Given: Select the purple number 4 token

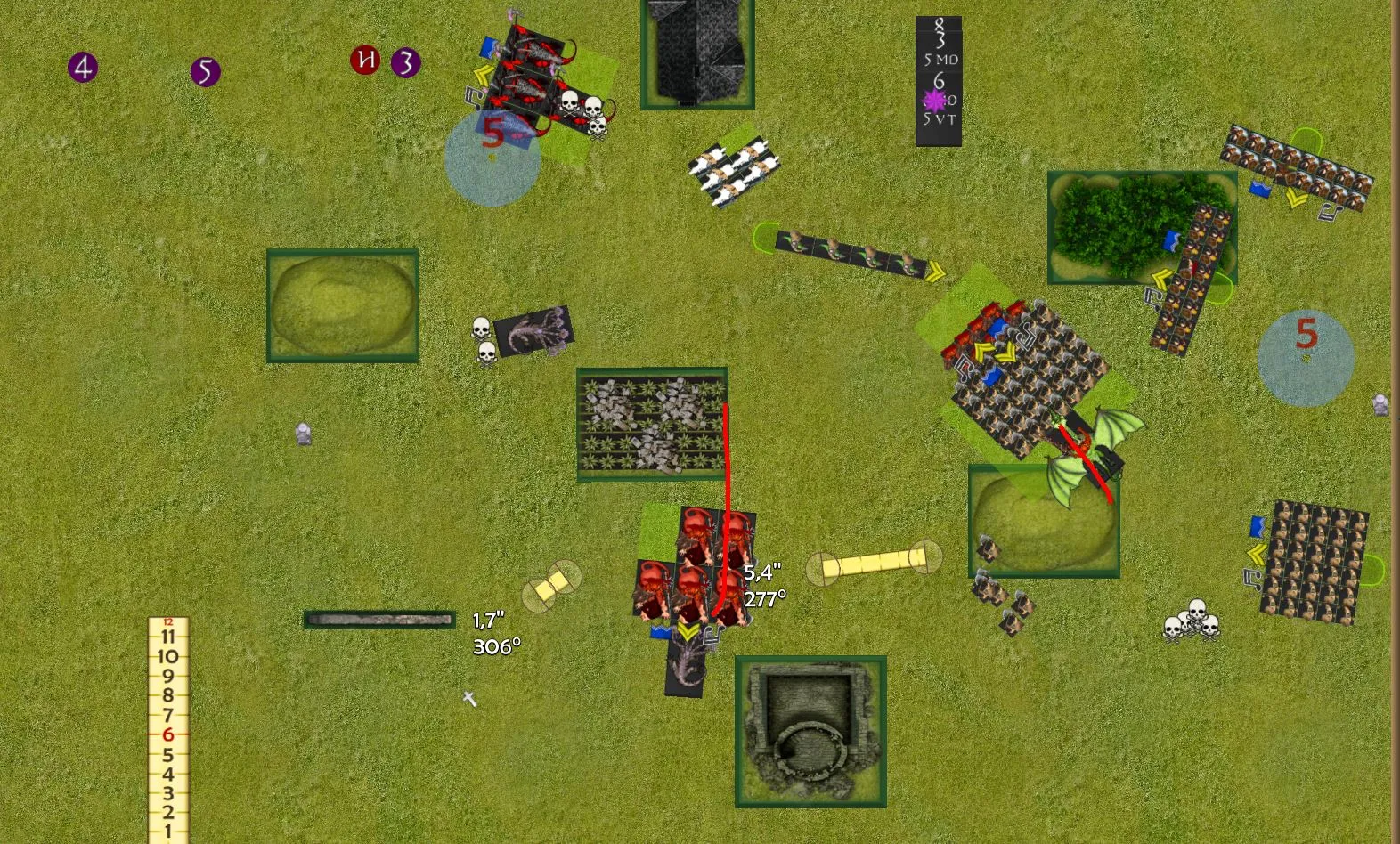Looking at the screenshot, I should pyautogui.click(x=83, y=67).
